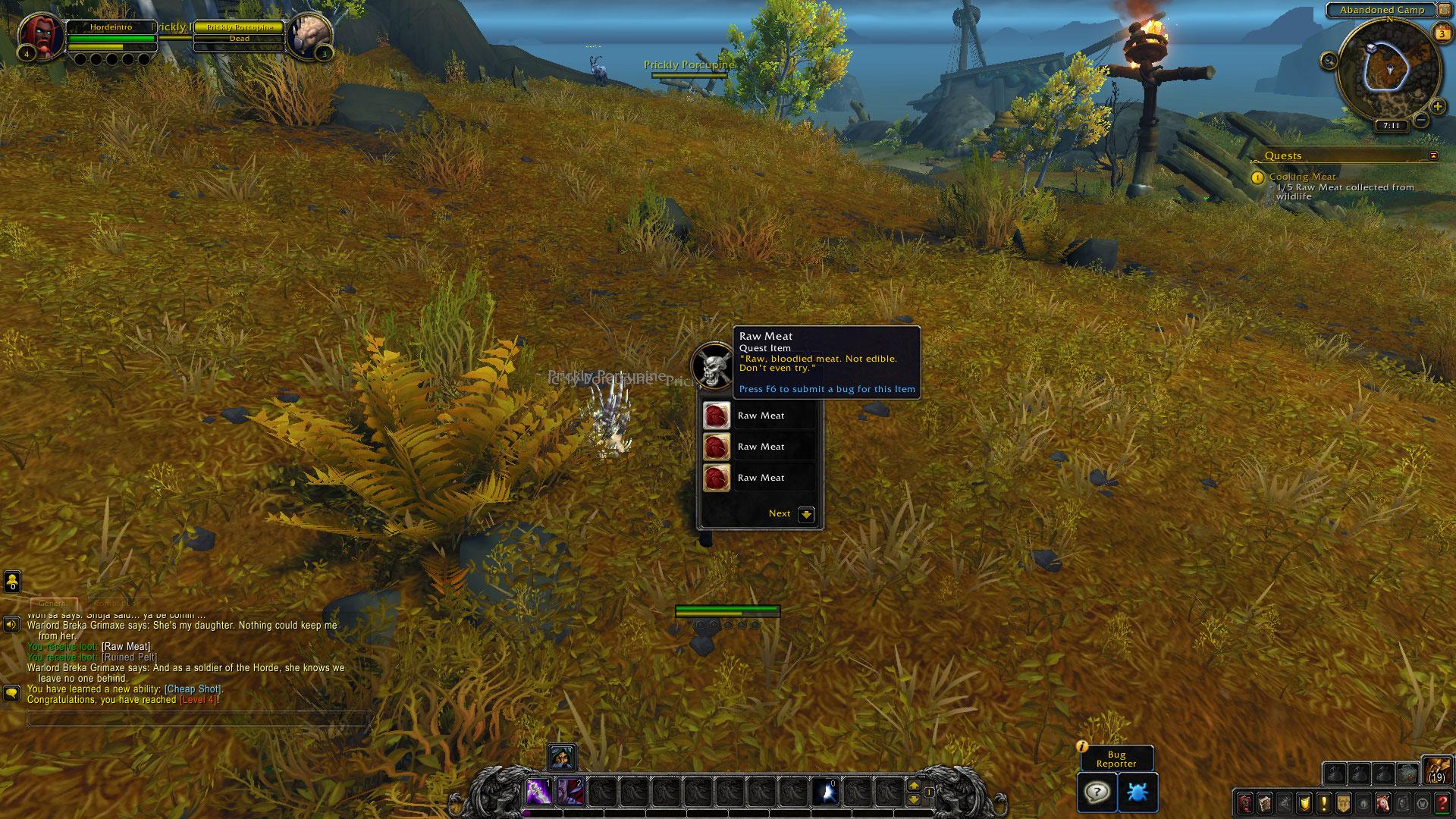Screen dimensions: 1456x819
Task: Open the Cooking Meat quest entry
Action: (x=1302, y=177)
